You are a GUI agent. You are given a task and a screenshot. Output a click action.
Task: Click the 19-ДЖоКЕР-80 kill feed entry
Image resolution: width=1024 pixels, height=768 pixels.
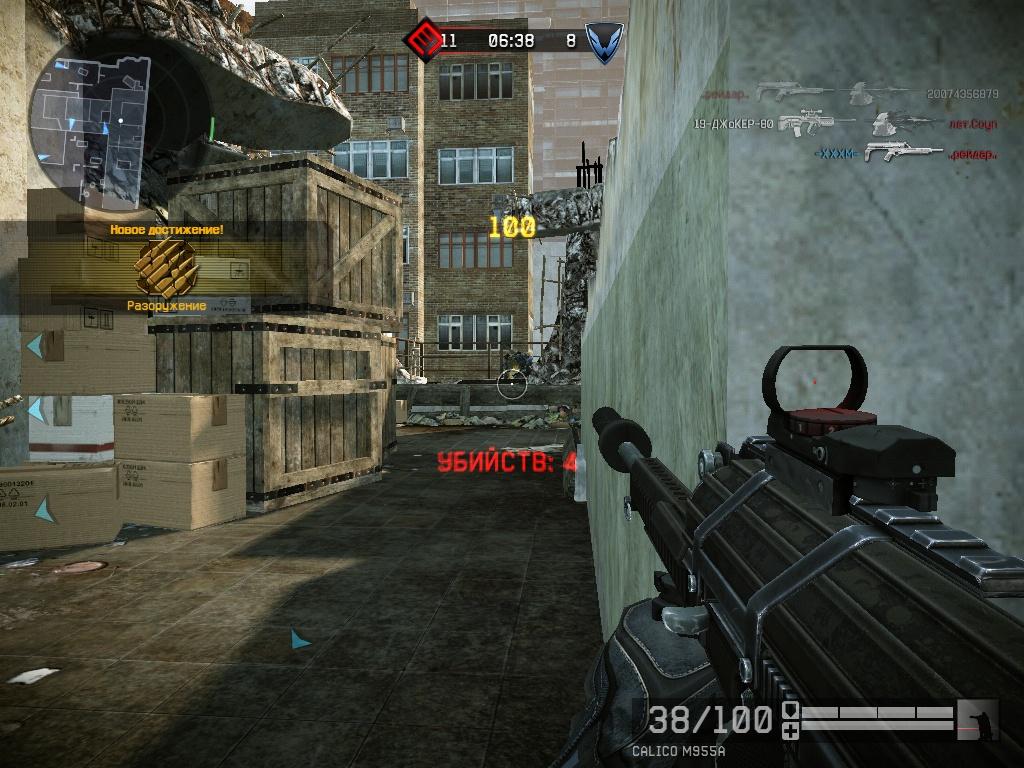(x=735, y=124)
